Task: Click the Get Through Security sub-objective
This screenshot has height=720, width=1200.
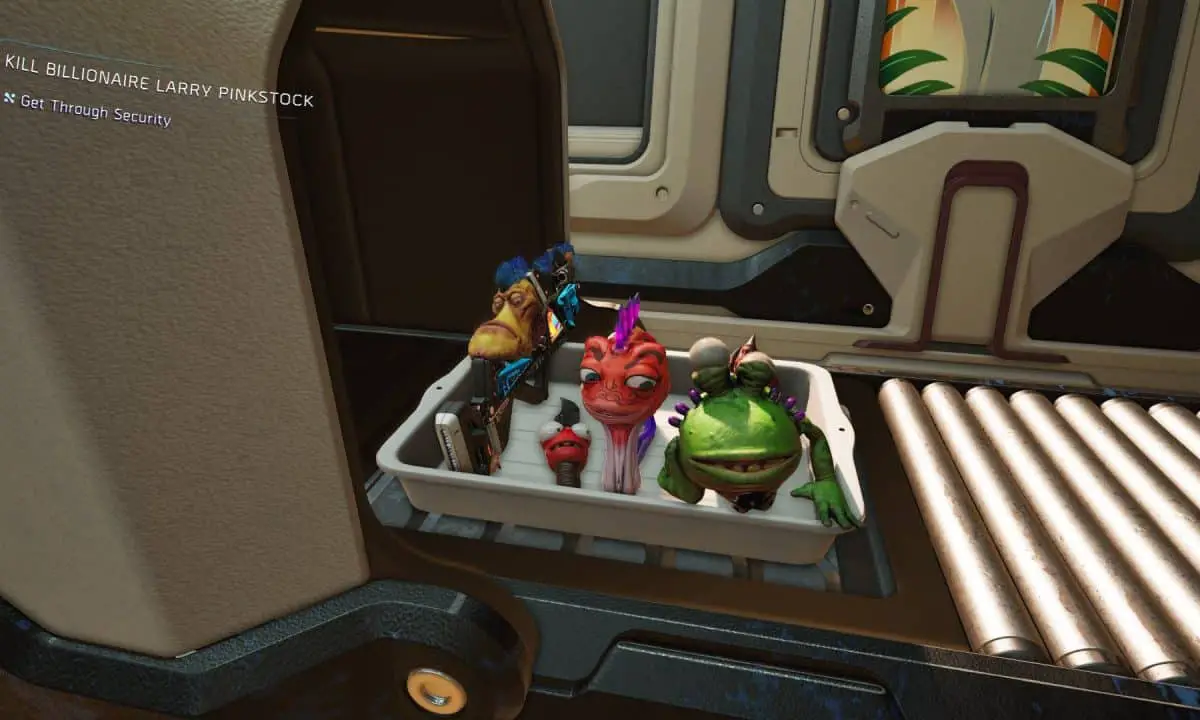Action: pos(95,110)
